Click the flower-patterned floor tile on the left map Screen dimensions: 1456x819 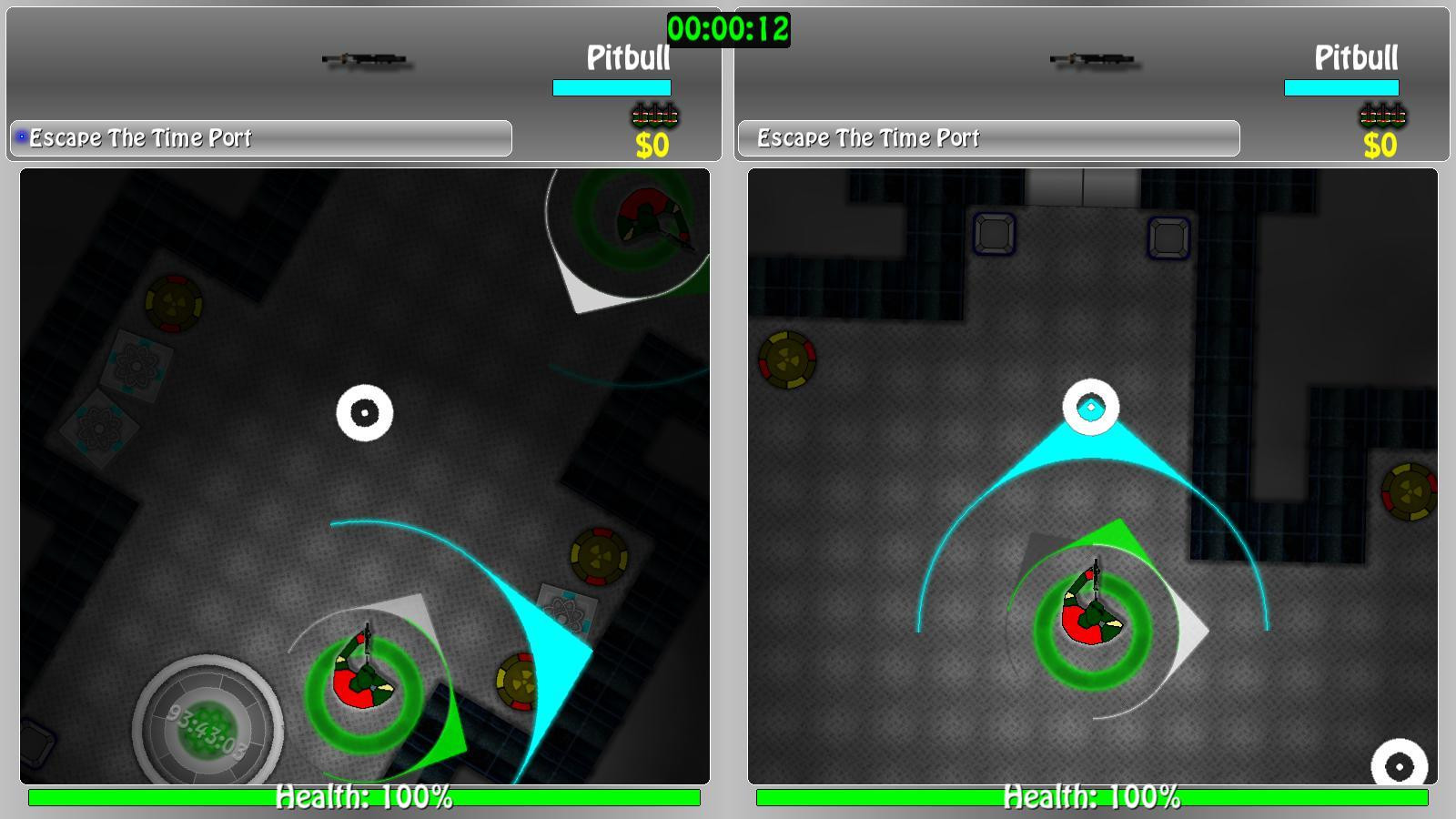pos(136,366)
